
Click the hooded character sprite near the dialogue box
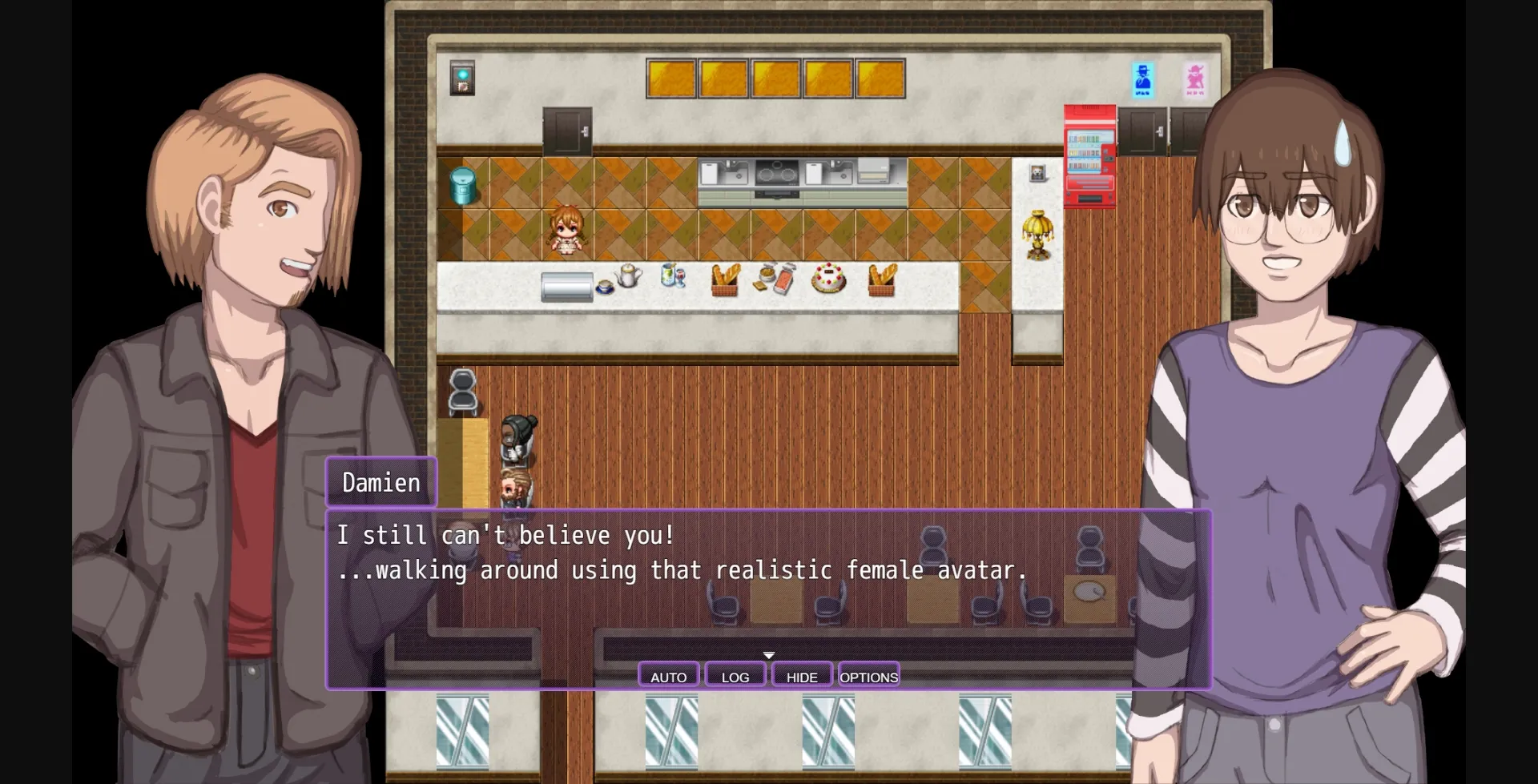(517, 436)
